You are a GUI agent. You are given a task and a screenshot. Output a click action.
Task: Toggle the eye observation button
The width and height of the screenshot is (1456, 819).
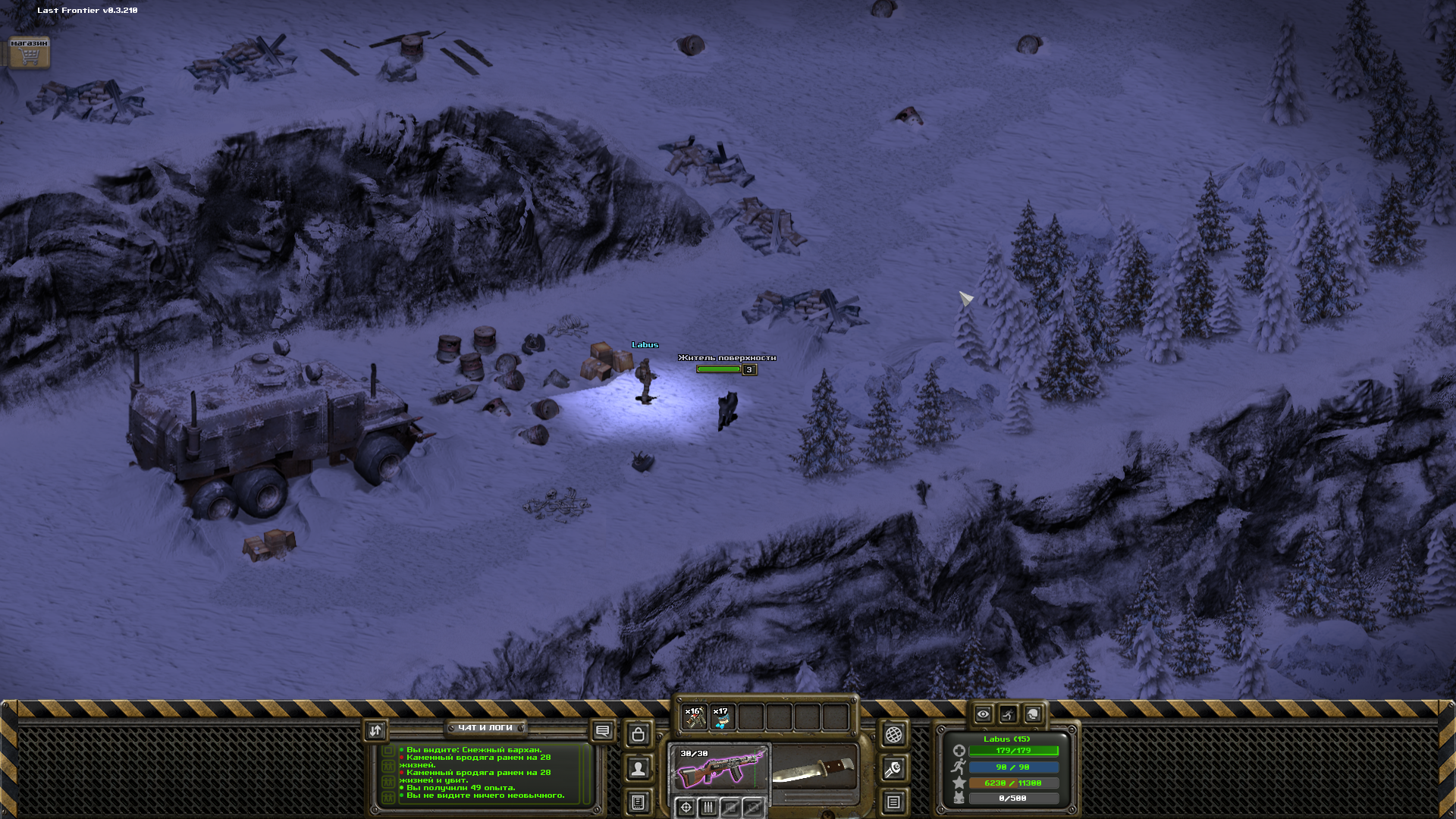pos(983,714)
